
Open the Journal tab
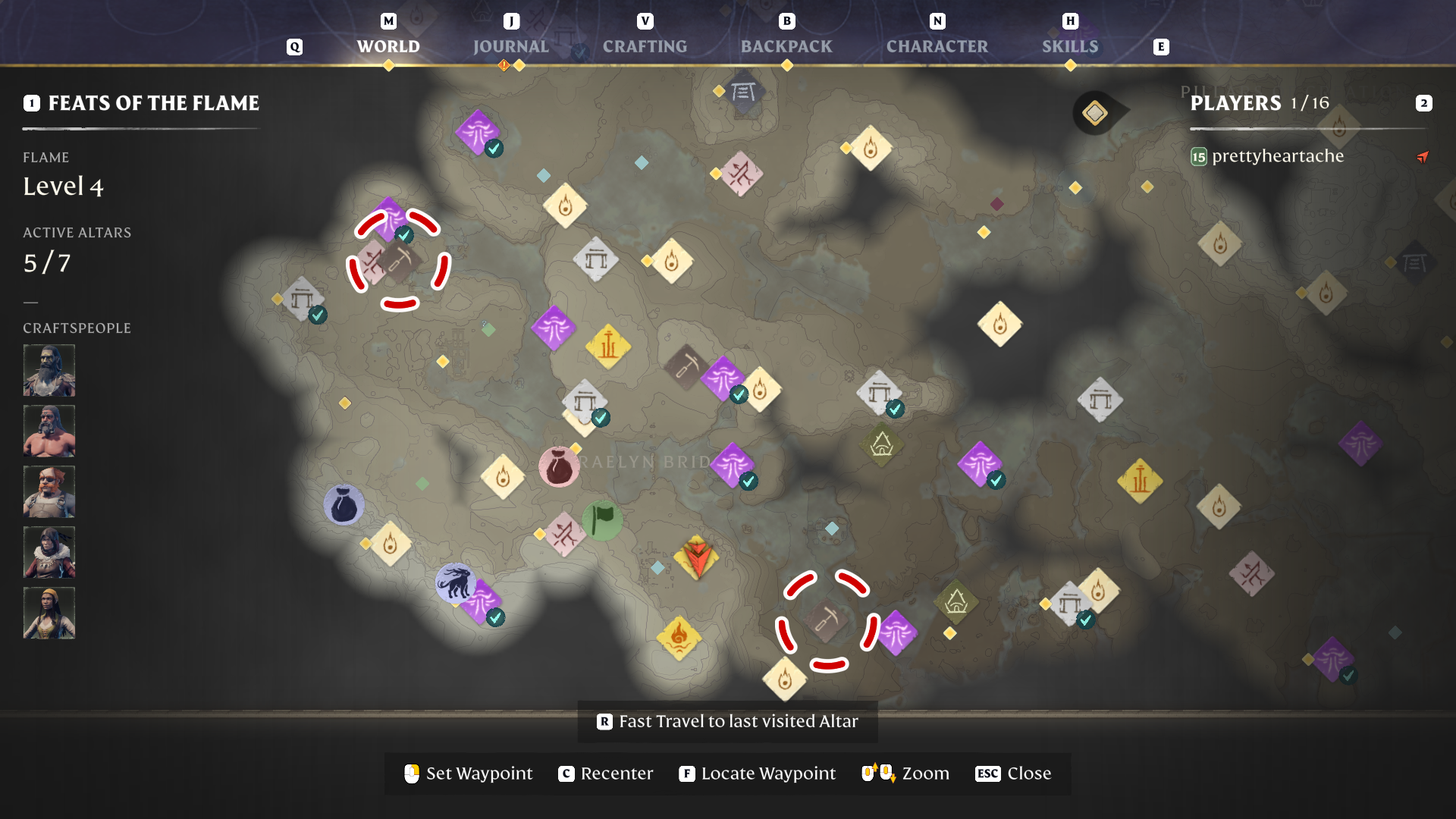click(511, 46)
